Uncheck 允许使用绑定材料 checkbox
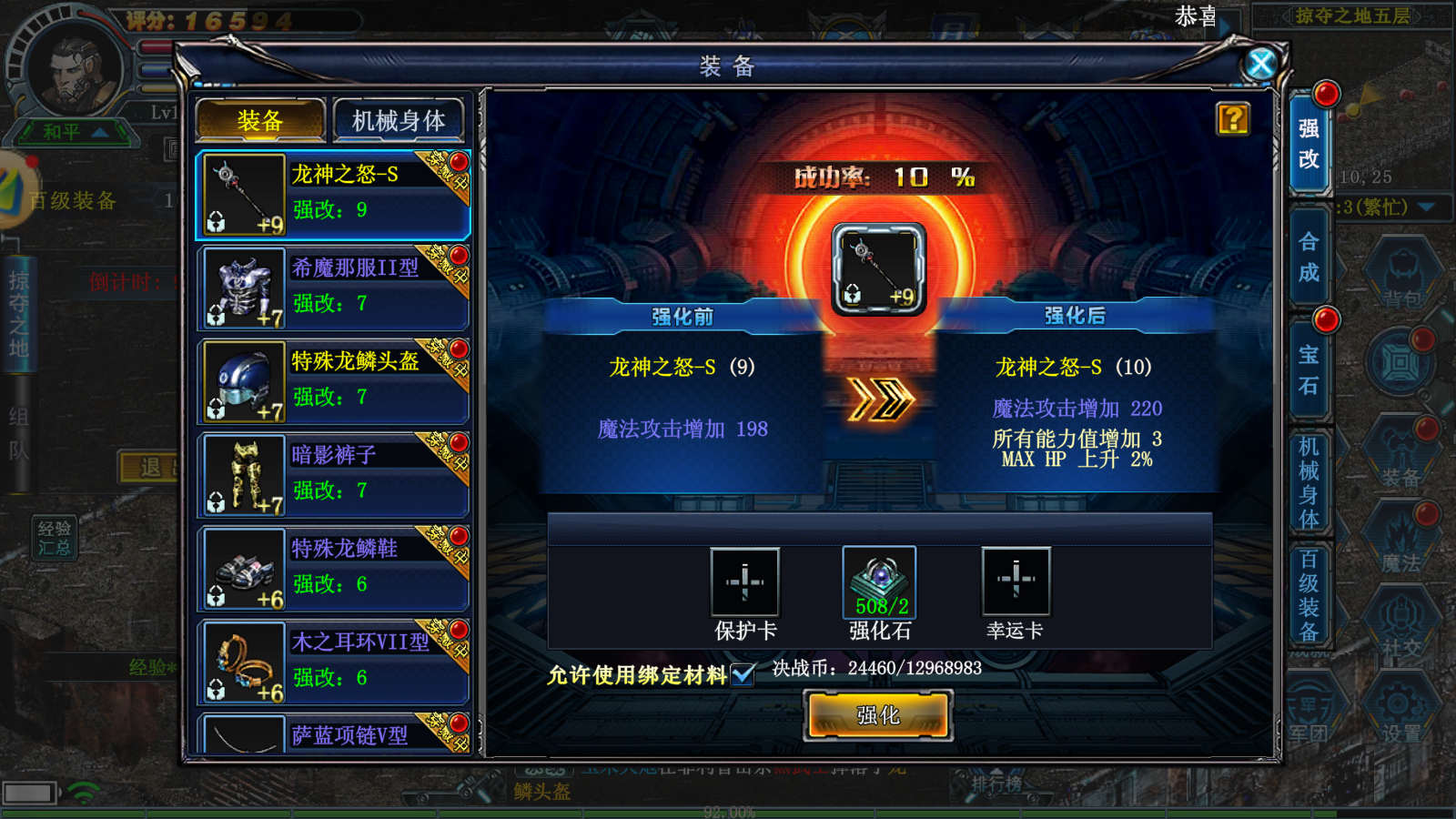 [x=743, y=675]
